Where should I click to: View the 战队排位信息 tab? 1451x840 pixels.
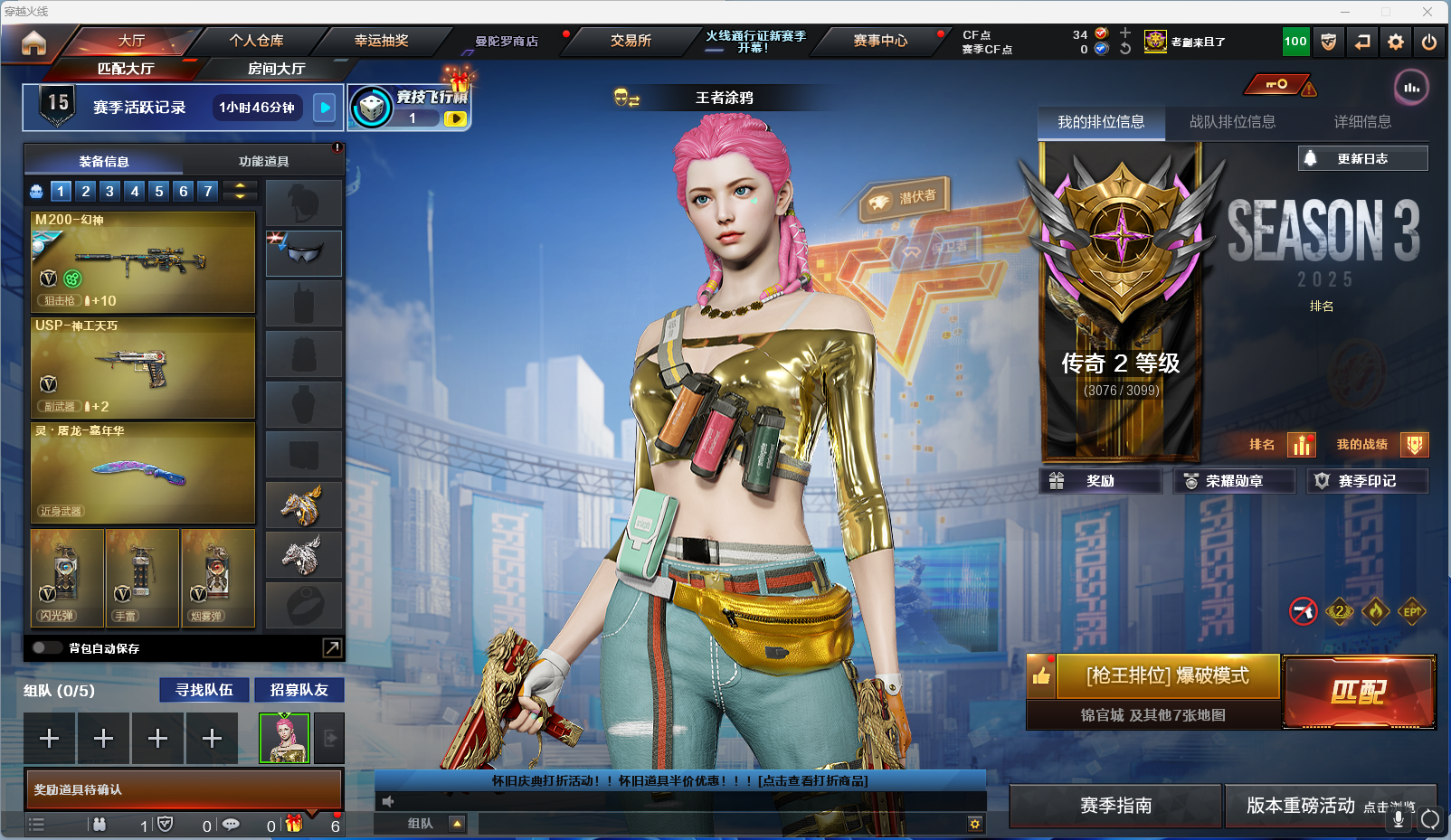coord(1232,122)
